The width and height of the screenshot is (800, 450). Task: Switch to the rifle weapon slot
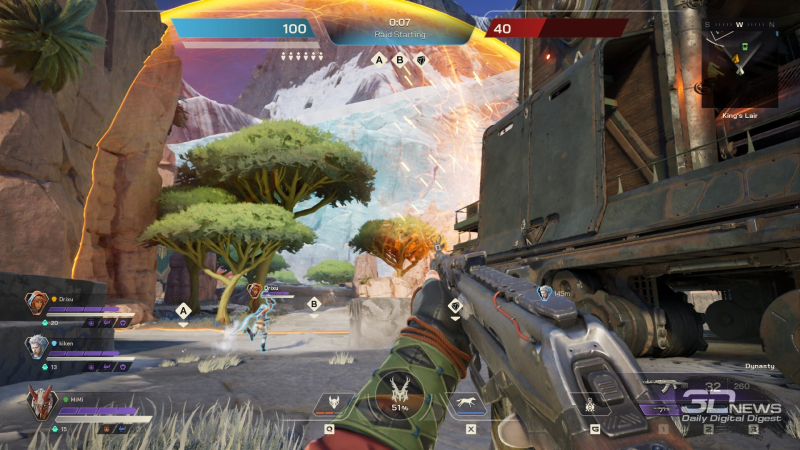(x=664, y=386)
